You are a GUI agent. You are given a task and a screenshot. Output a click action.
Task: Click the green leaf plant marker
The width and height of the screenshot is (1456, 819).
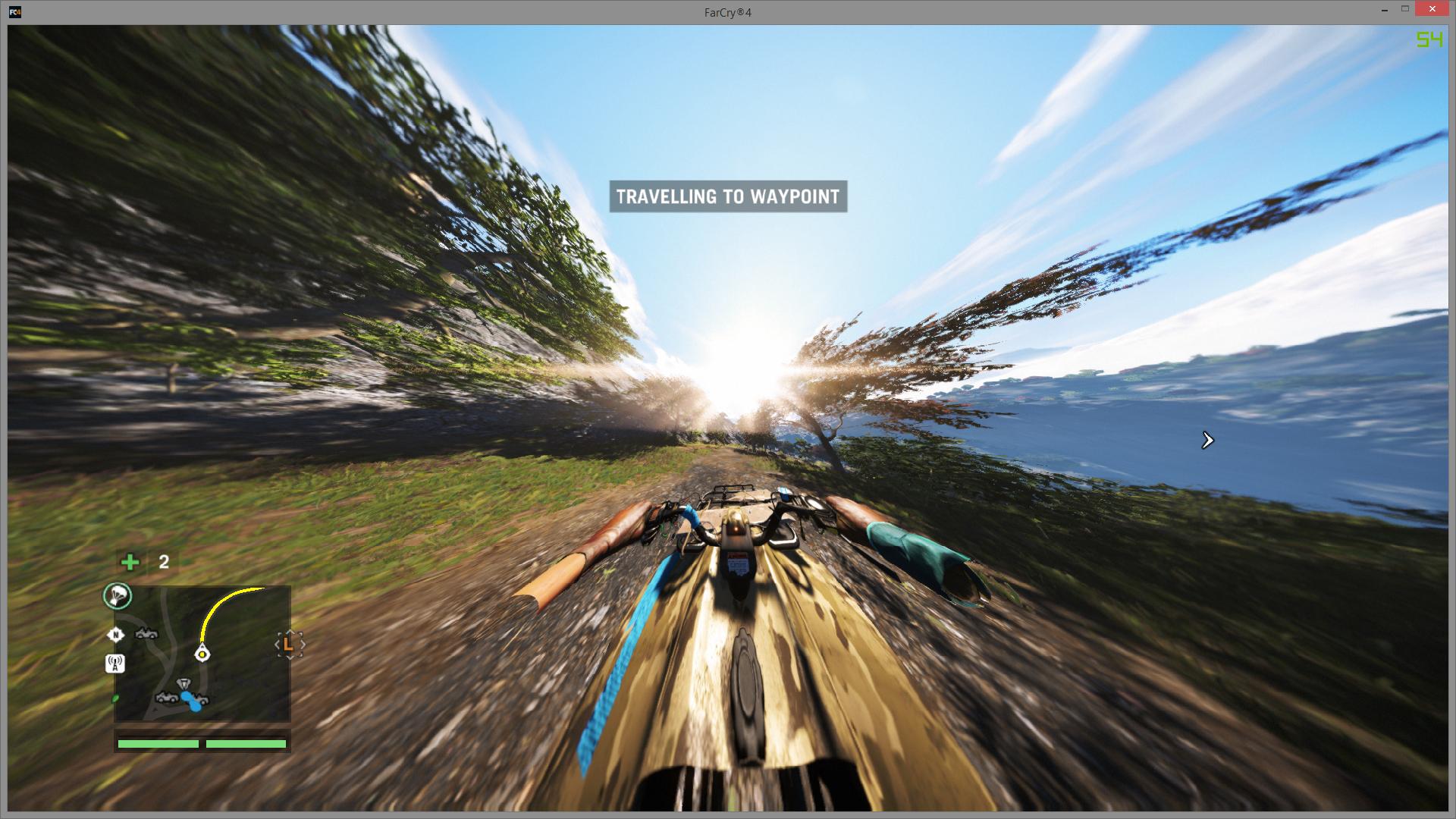point(115,698)
